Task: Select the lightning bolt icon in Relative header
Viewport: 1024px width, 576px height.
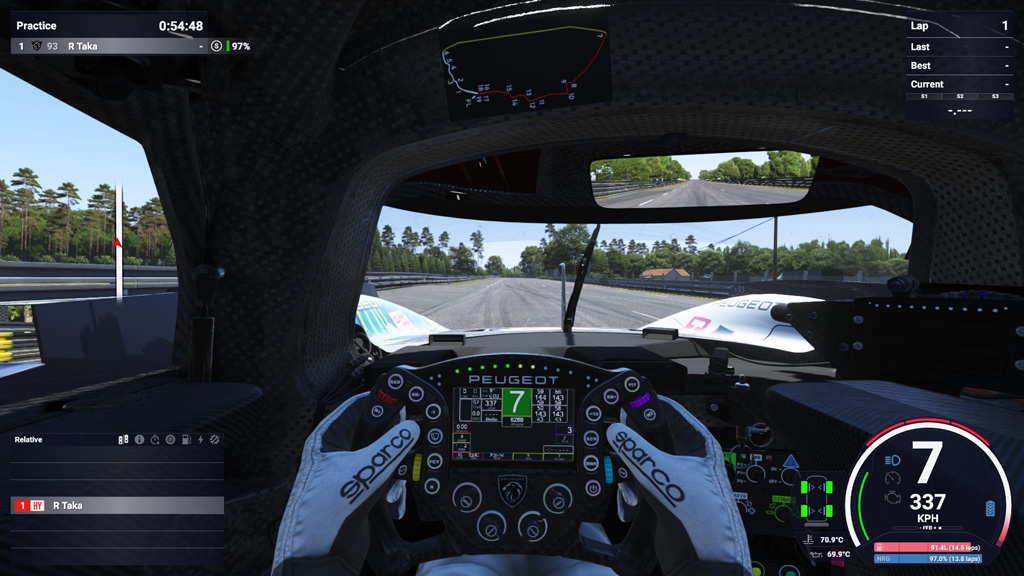Action: coord(200,439)
